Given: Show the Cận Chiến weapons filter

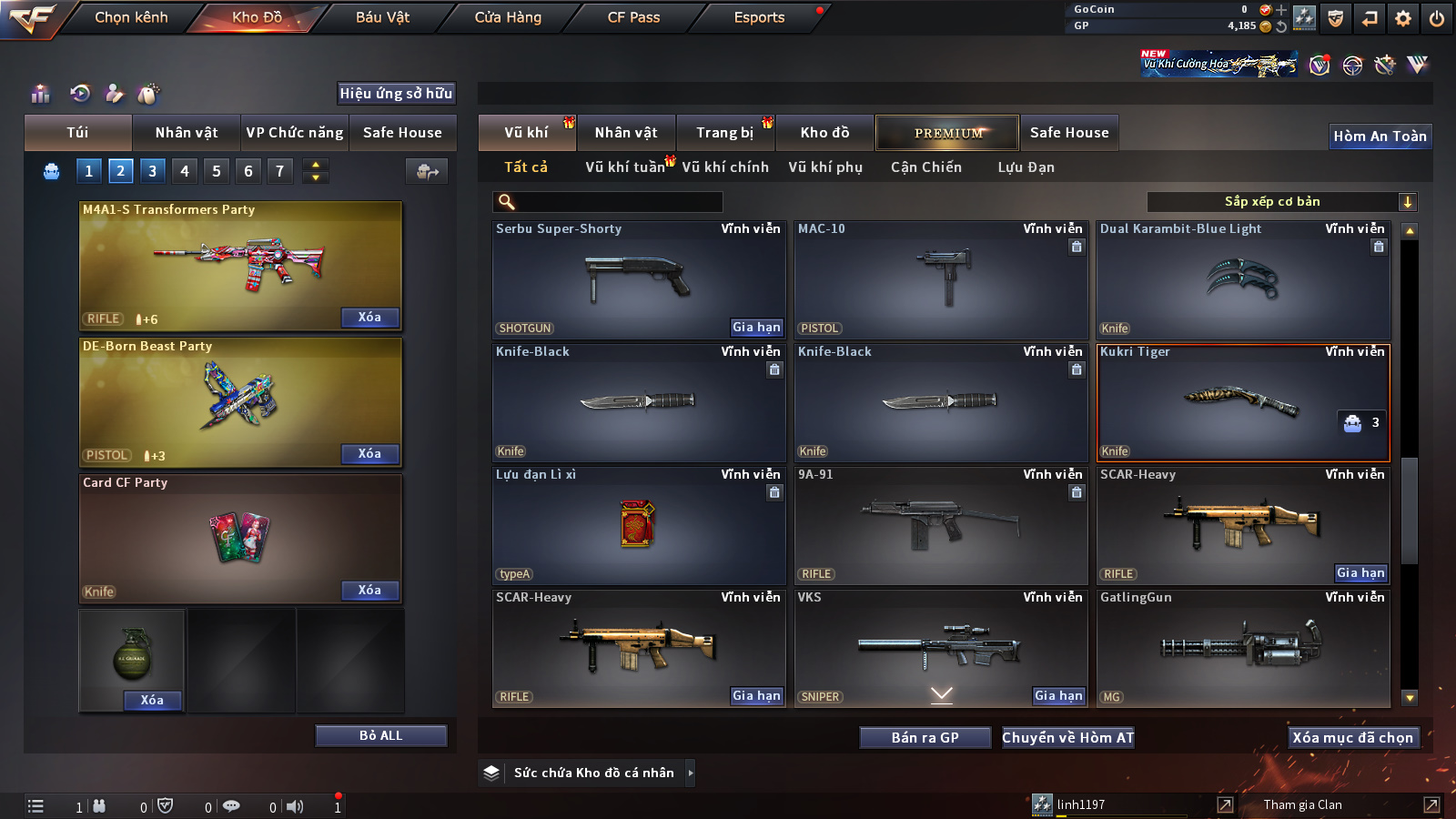Looking at the screenshot, I should [925, 167].
